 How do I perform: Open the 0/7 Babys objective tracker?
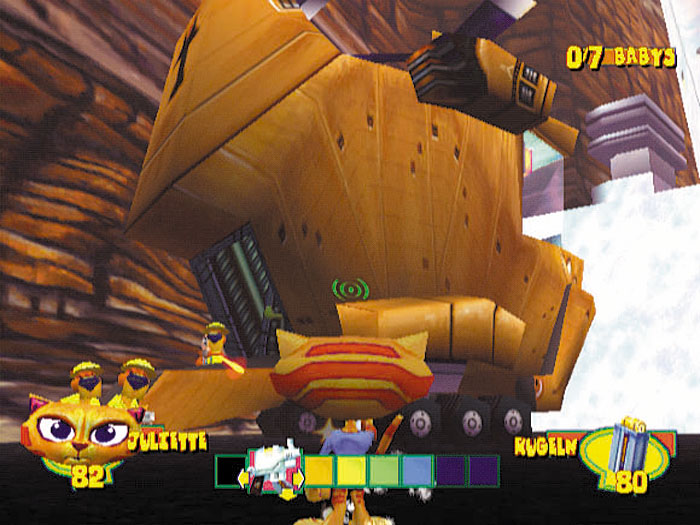[621, 57]
